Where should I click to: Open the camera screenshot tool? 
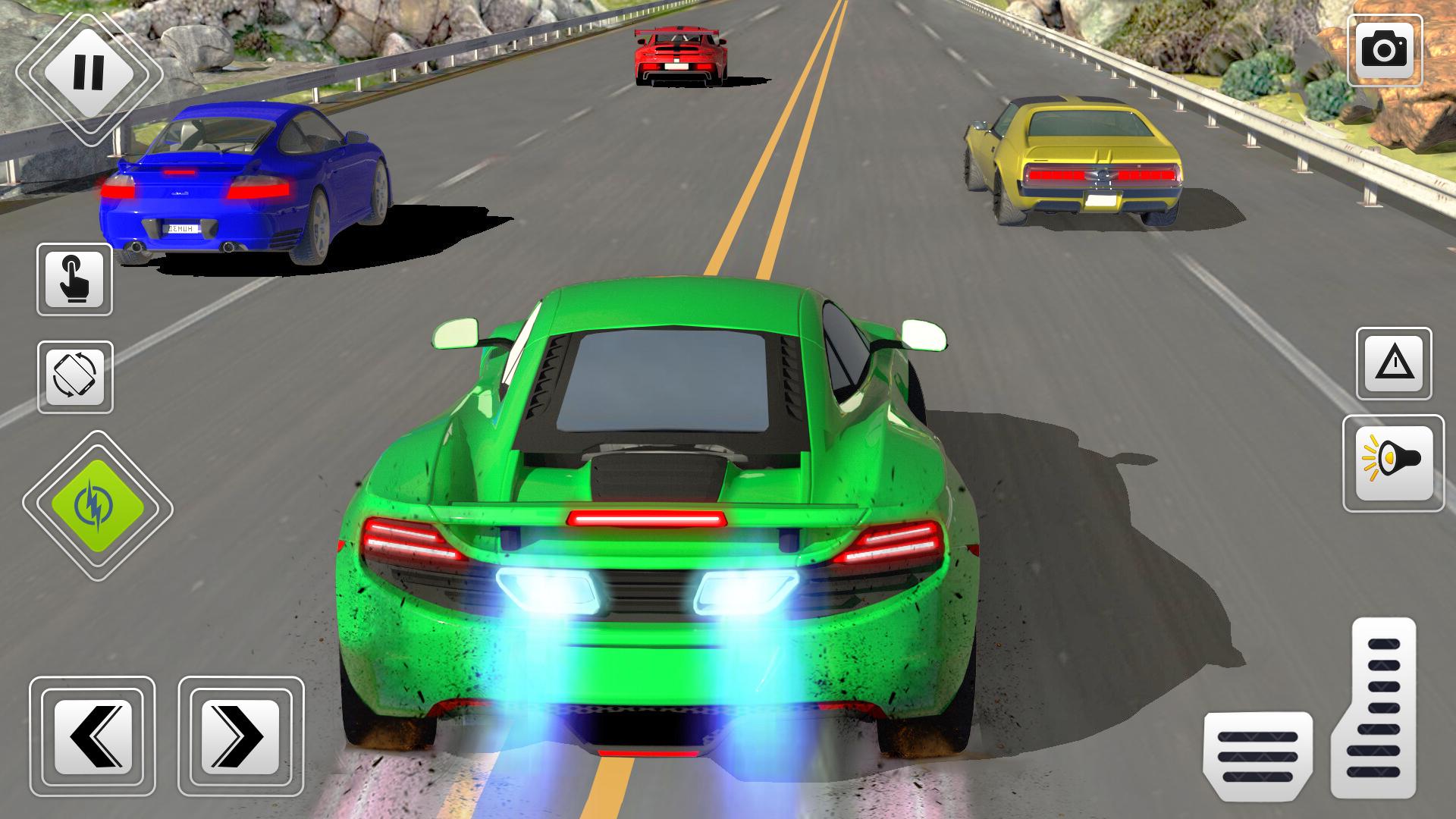point(1386,50)
